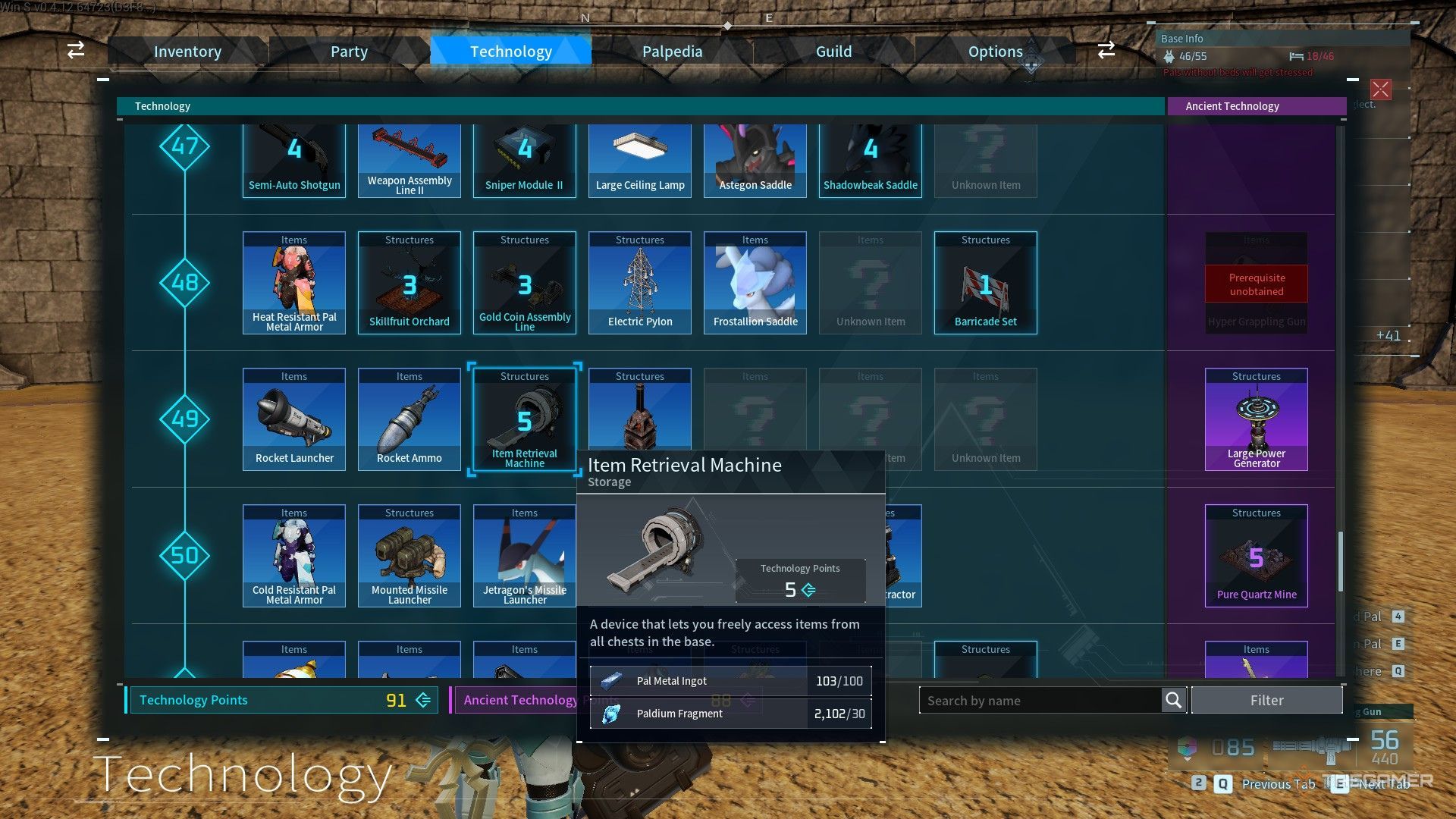Select the Rocket Ammo technology
1456x819 pixels.
409,419
